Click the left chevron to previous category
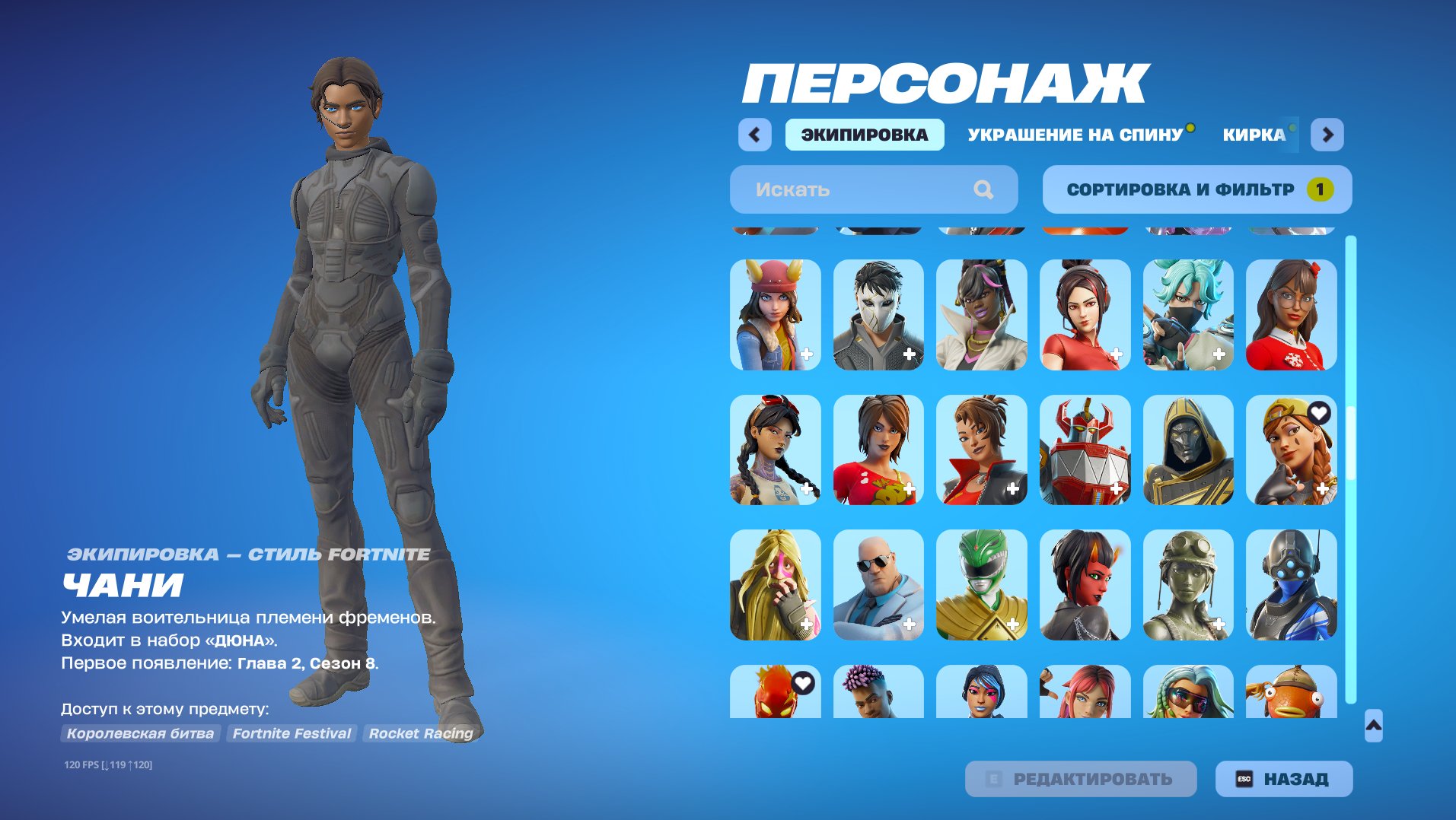This screenshot has width=1456, height=820. [x=754, y=134]
